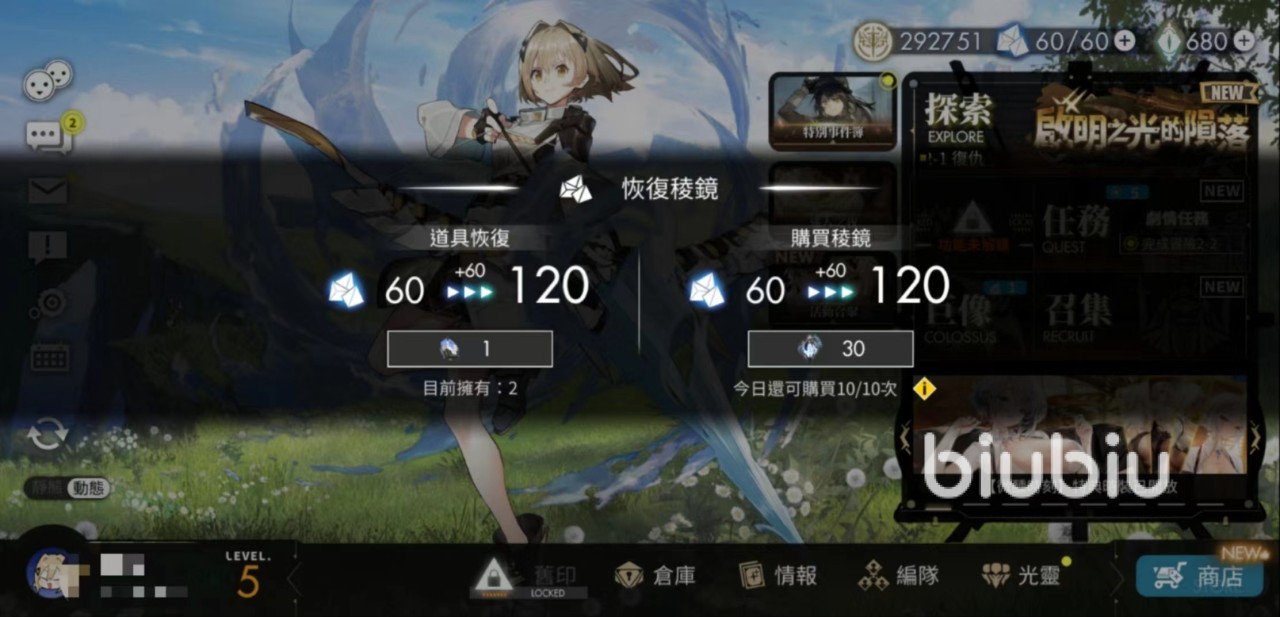1280x617 pixels.
Task: Add gems with the plus beside 680
Action: [1243, 41]
